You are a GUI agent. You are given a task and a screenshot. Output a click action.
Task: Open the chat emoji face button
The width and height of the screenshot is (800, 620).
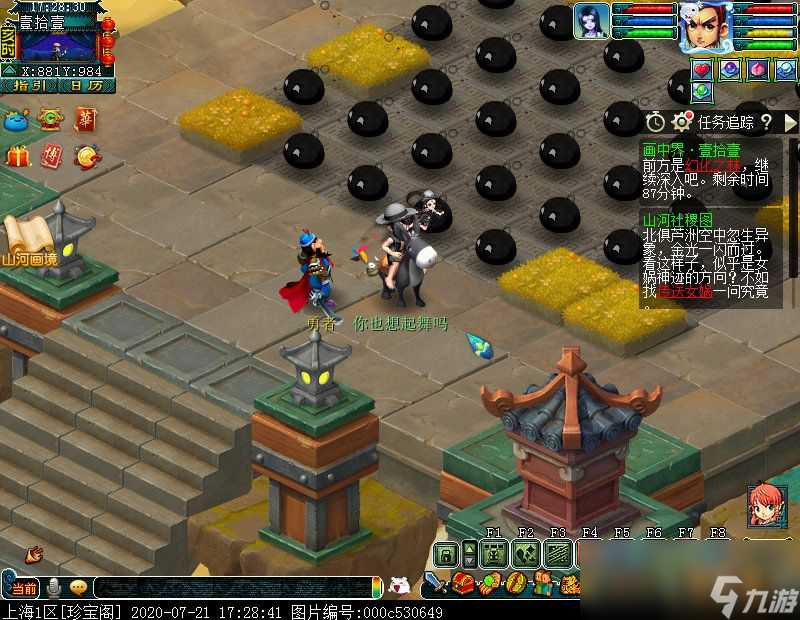click(77, 587)
